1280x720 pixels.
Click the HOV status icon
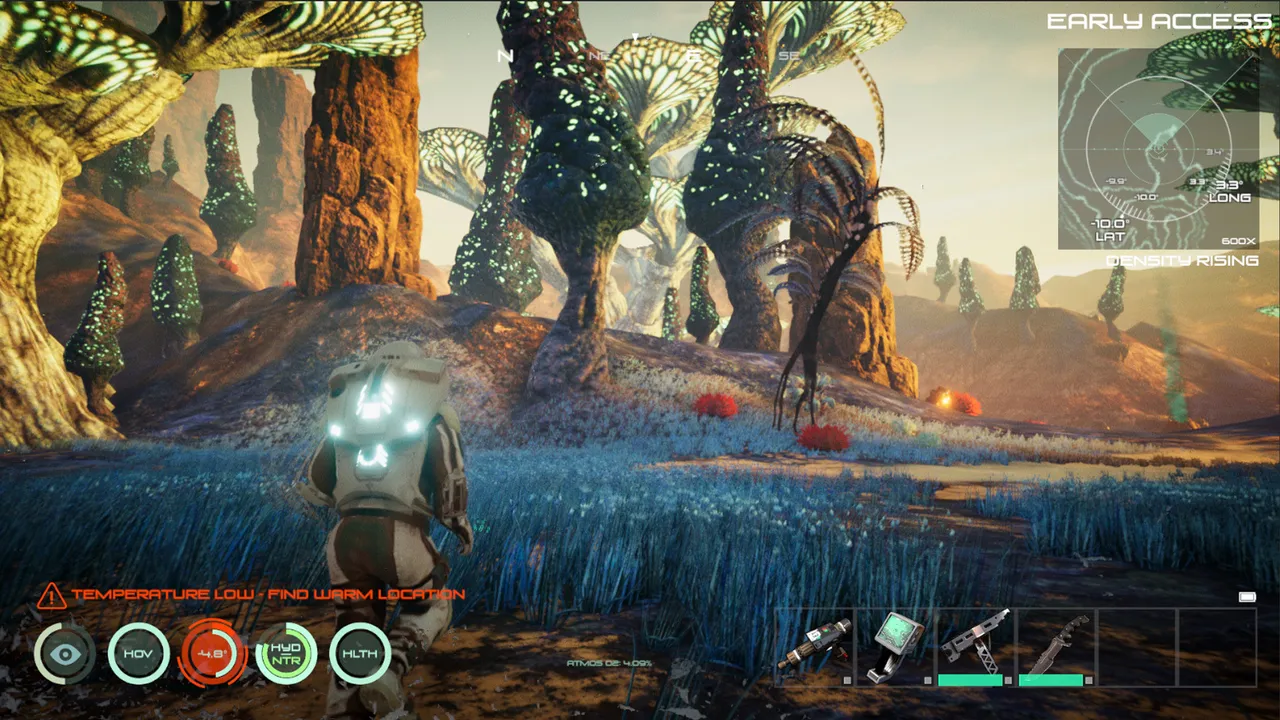click(139, 654)
